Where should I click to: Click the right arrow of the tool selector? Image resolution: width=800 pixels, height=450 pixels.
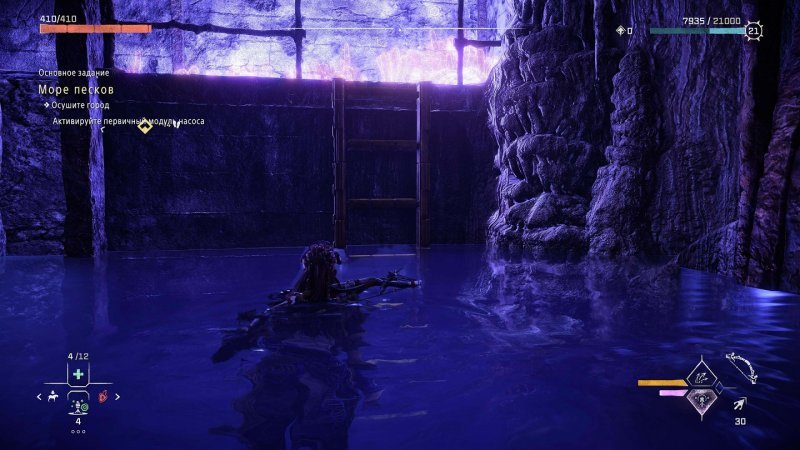click(117, 397)
